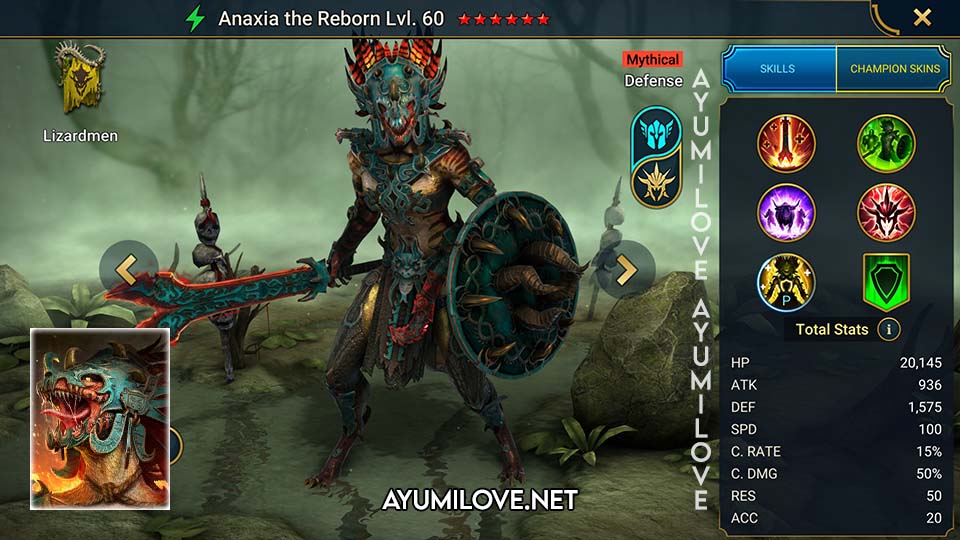
Task: Open the Champion Skins tab
Action: [x=894, y=69]
